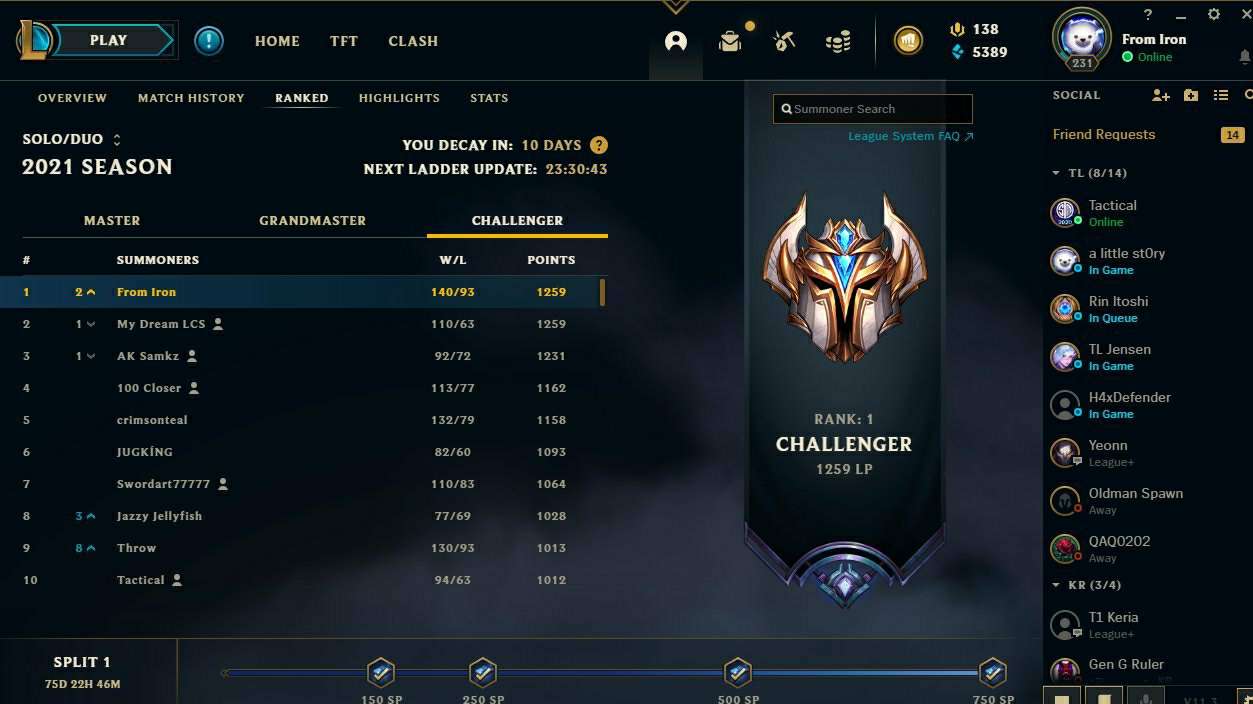Start a game with the PLAY button
Viewport: 1253px width, 704px height.
[110, 41]
